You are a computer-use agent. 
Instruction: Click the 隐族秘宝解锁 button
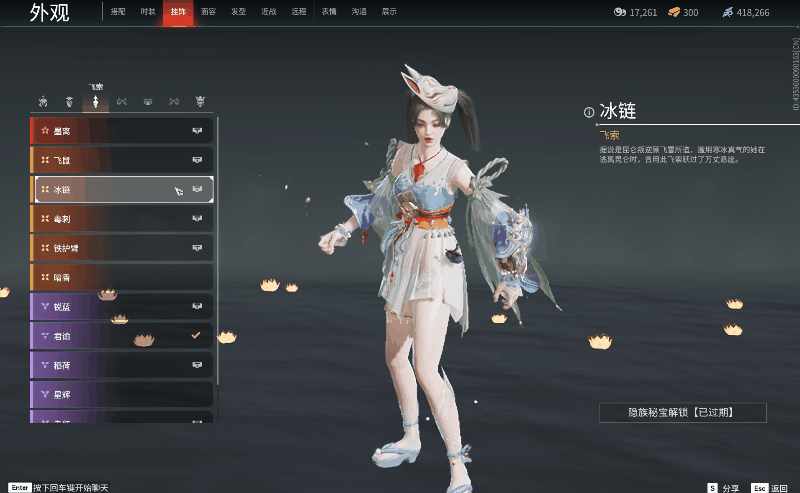tap(683, 412)
